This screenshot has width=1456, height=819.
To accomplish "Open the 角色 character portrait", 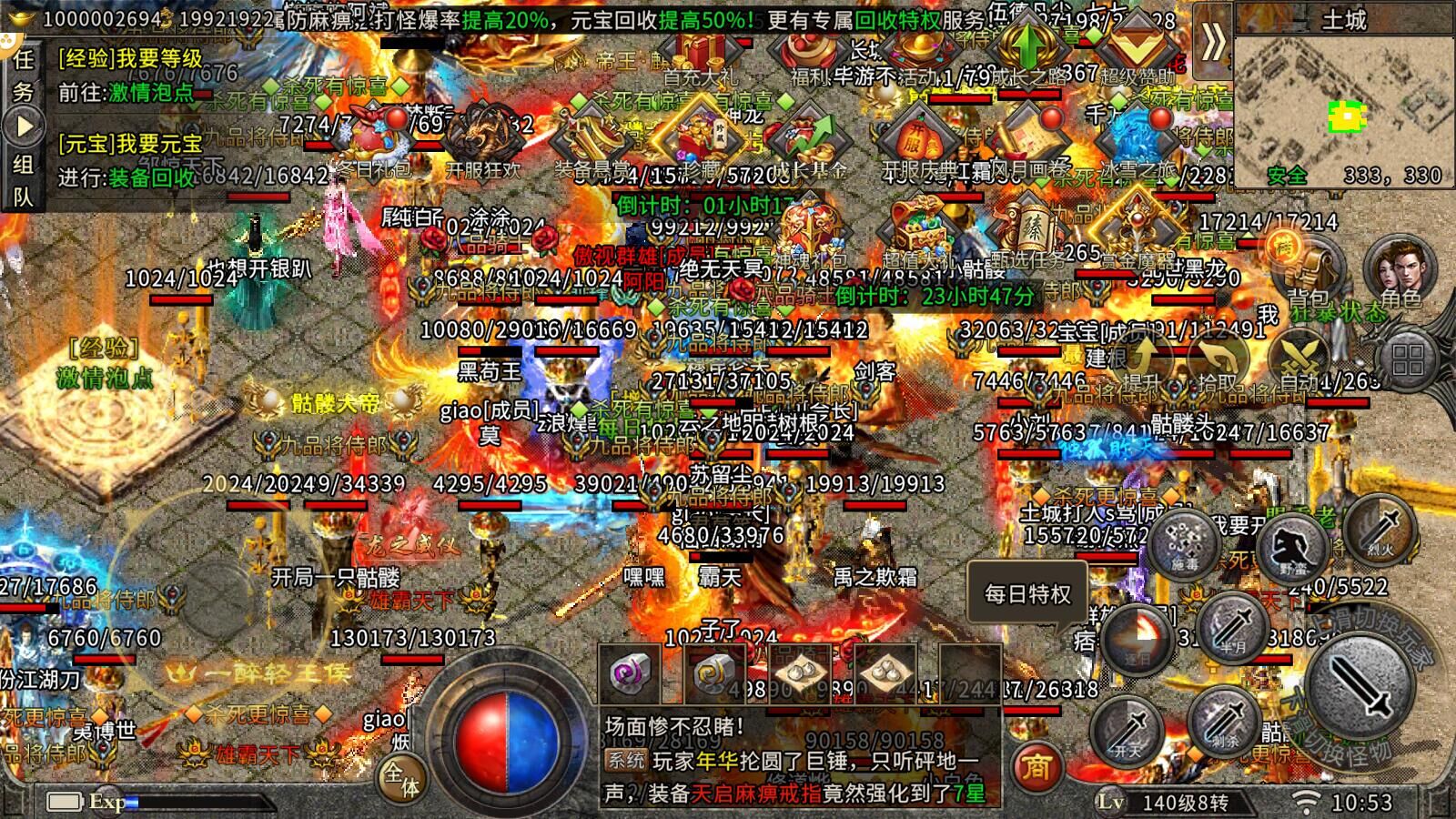I will 1399,268.
